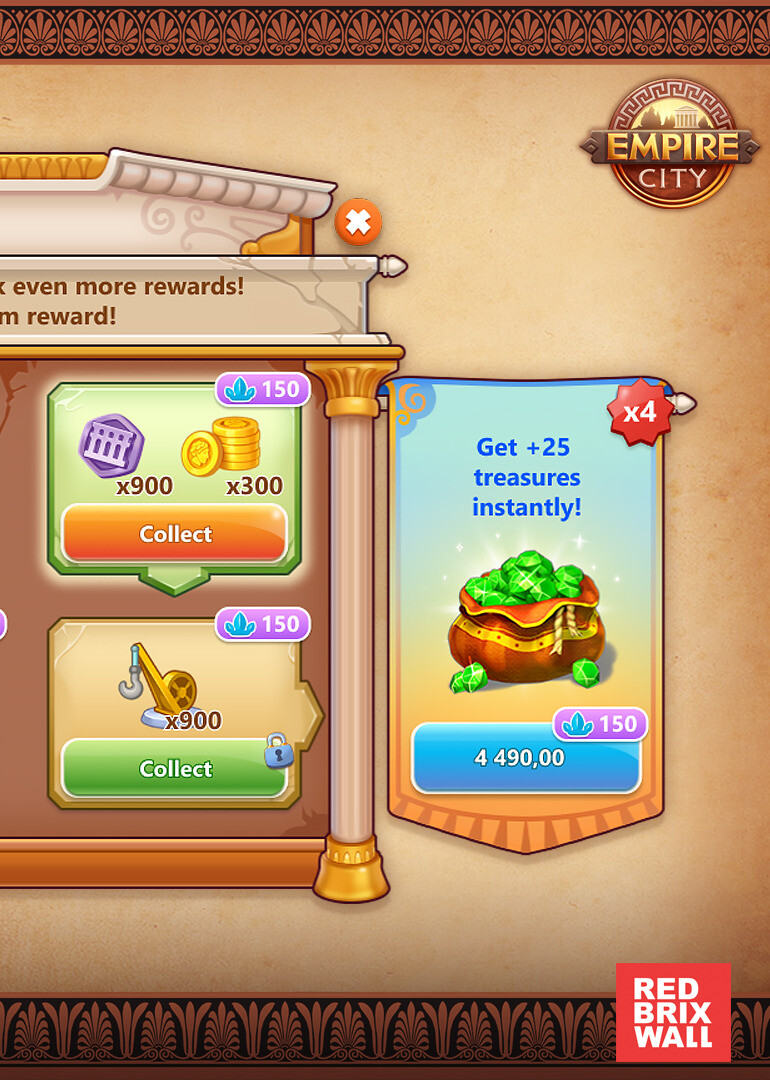770x1080 pixels.
Task: Collect the x900 tokens and x300 coins reward
Action: point(175,534)
